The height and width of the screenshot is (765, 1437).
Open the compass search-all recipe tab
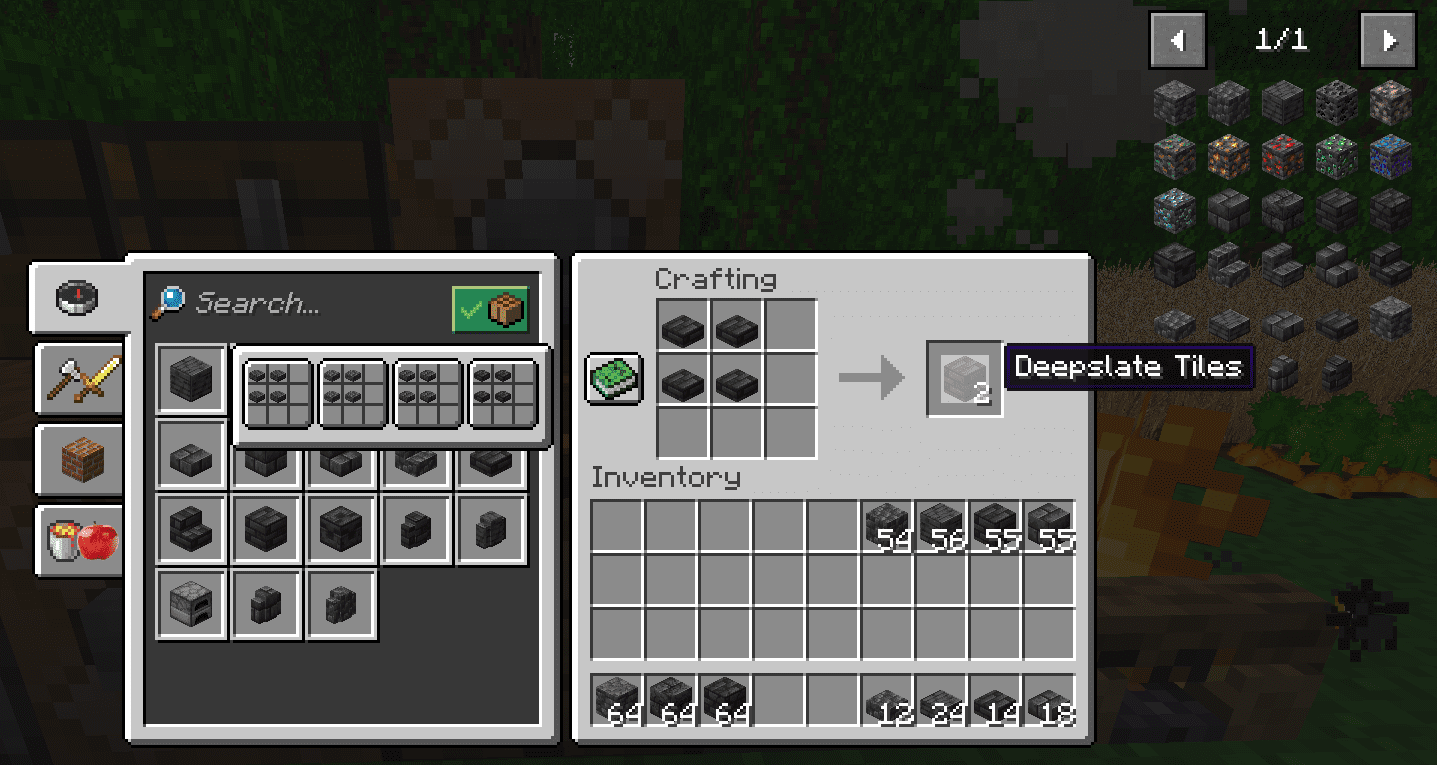tap(78, 297)
